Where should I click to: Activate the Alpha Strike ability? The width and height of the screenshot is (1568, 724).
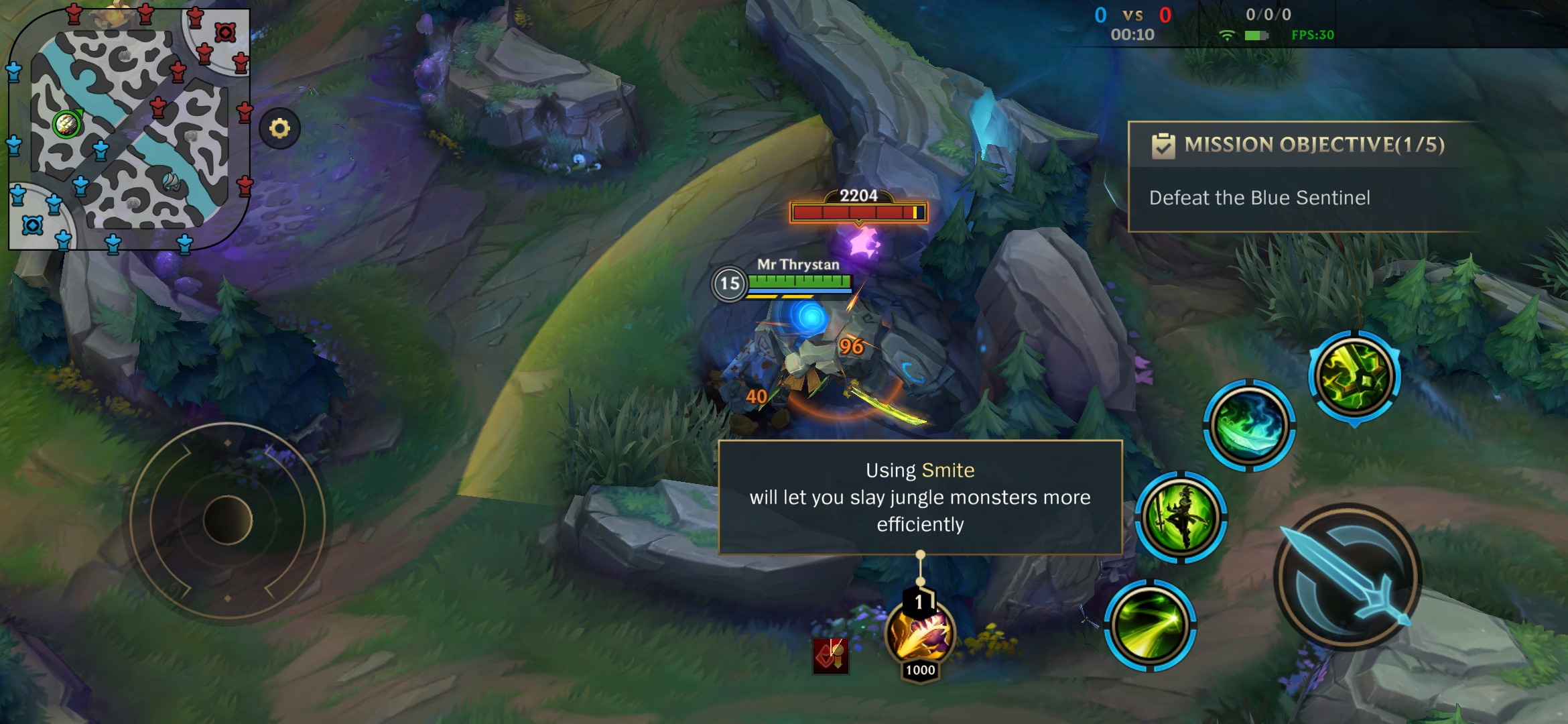(1149, 625)
